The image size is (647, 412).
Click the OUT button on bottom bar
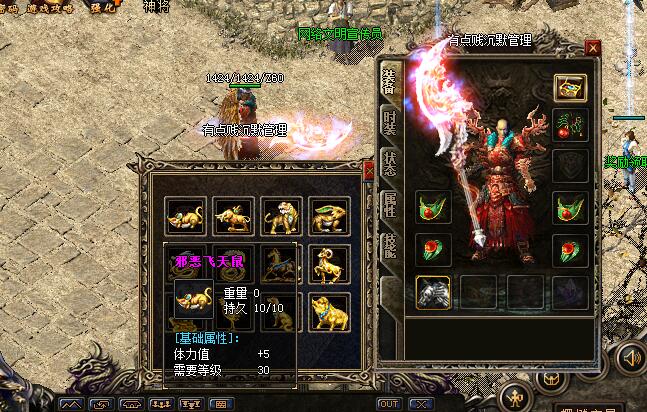point(389,403)
